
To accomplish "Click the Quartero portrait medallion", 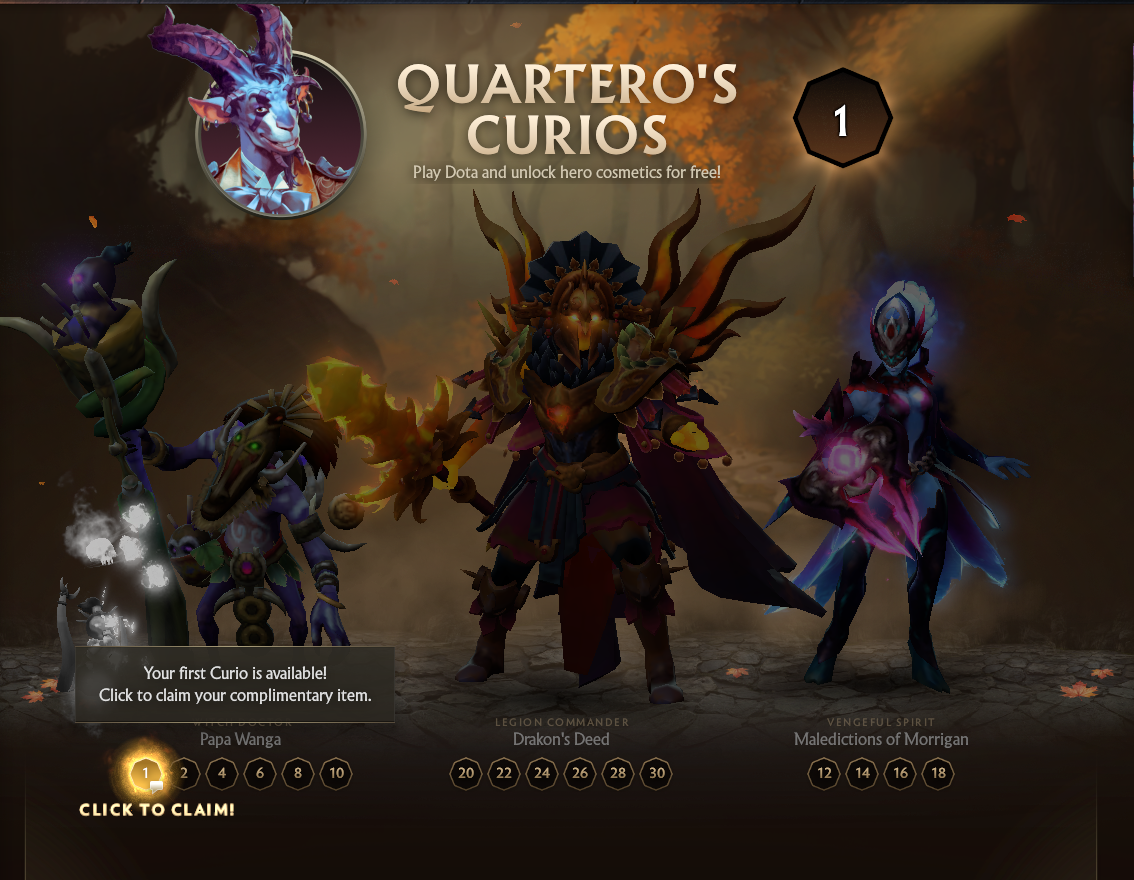I will tap(281, 131).
